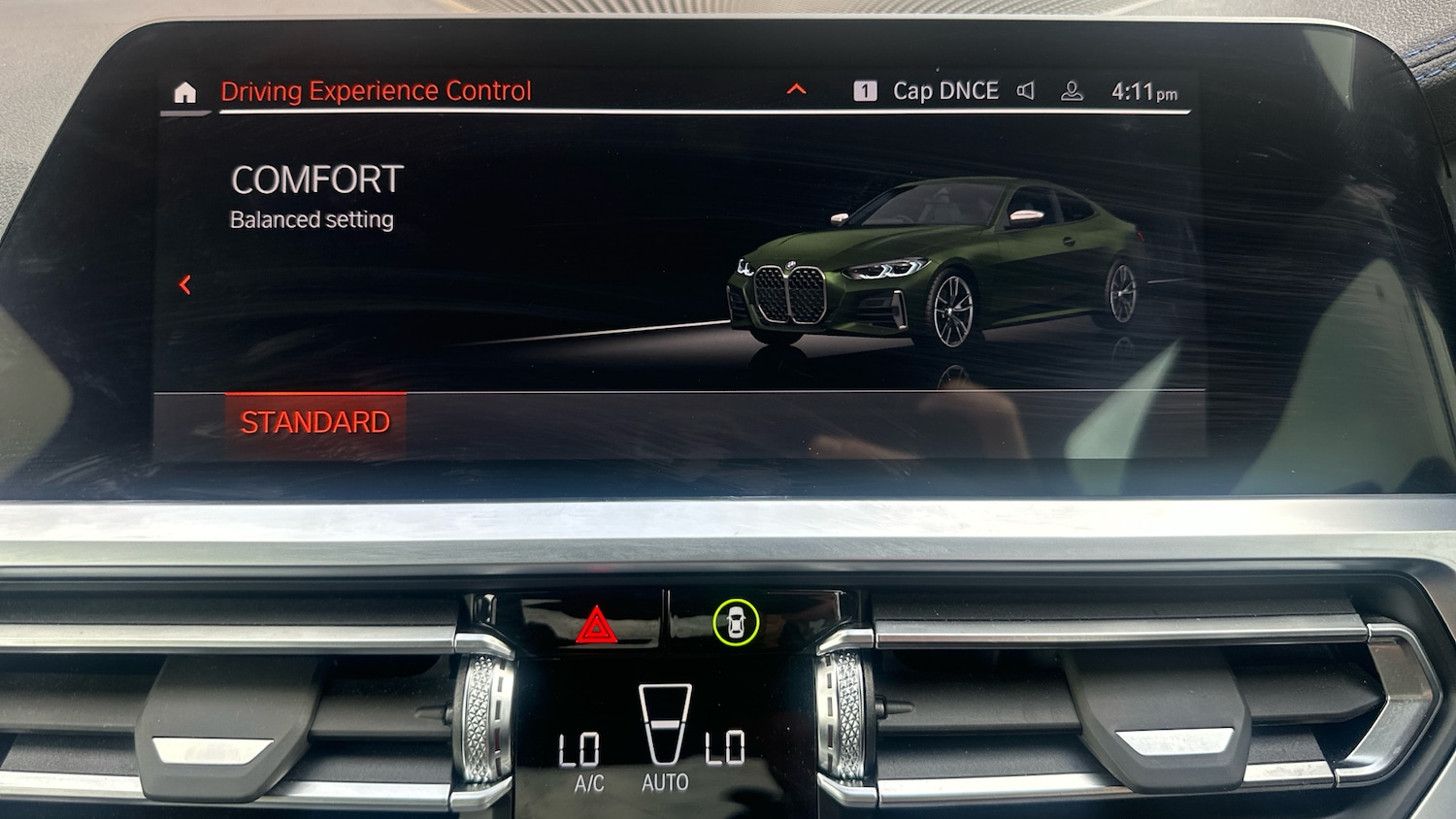
Task: Open the driver profile icon
Action: (x=1072, y=91)
